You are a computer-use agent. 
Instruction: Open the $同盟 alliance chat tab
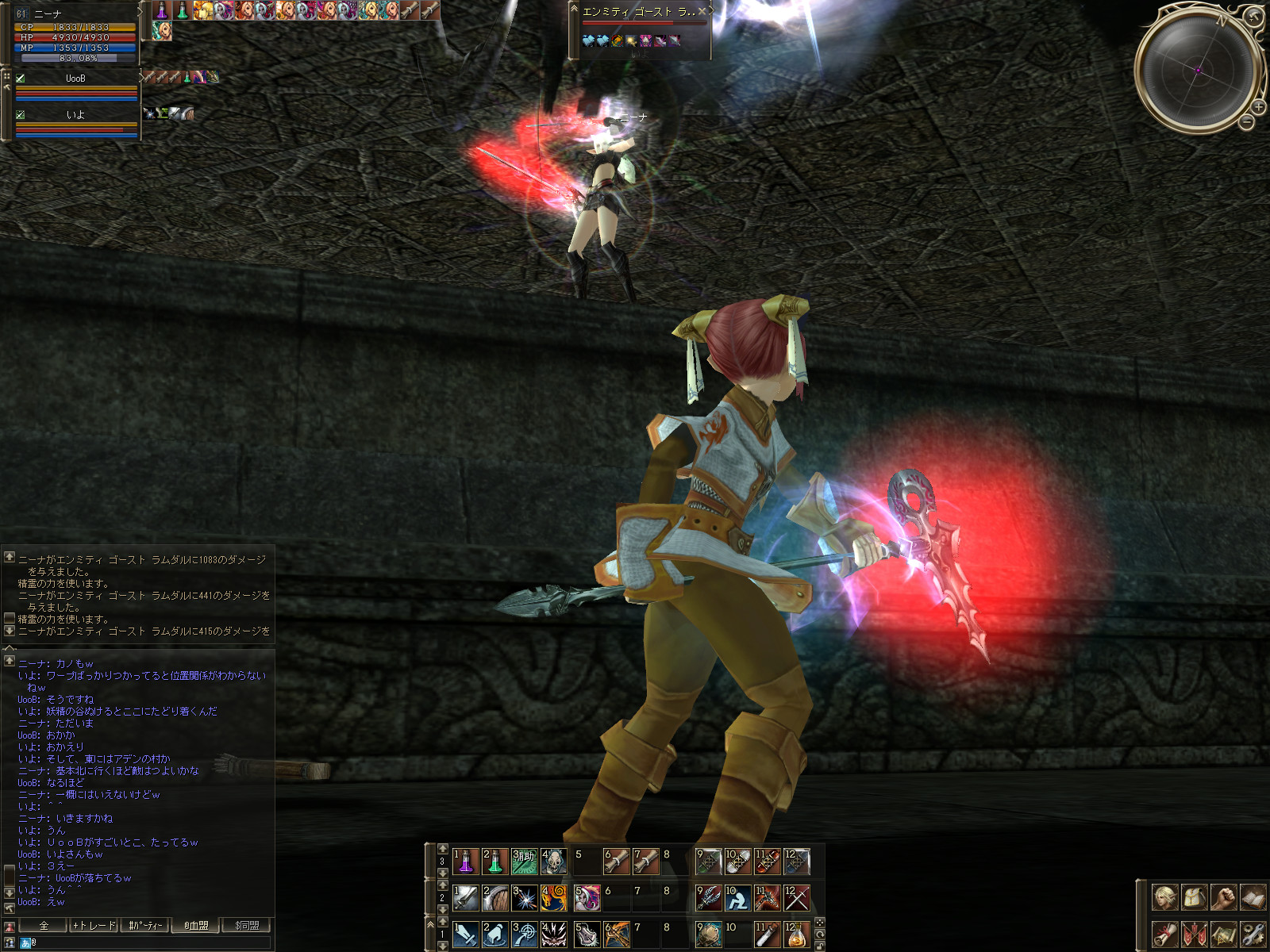[x=247, y=925]
